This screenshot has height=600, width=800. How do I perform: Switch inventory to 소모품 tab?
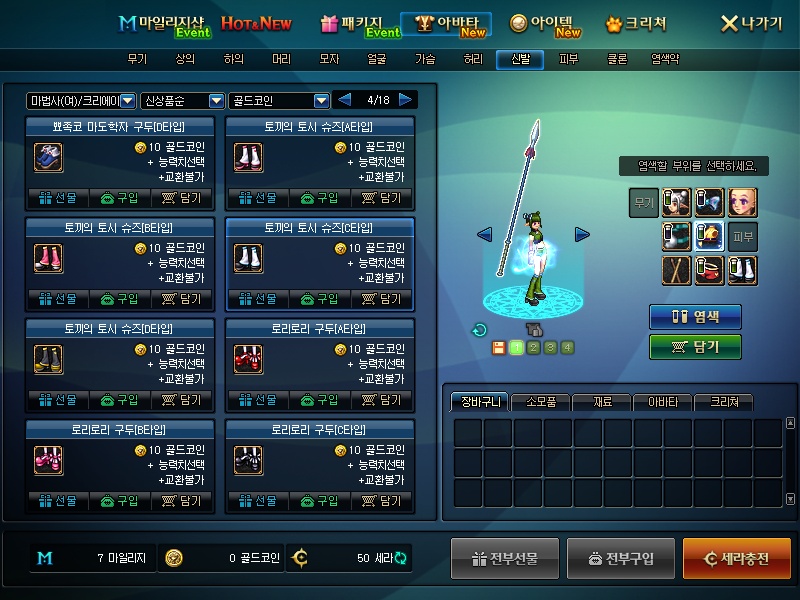coord(541,402)
